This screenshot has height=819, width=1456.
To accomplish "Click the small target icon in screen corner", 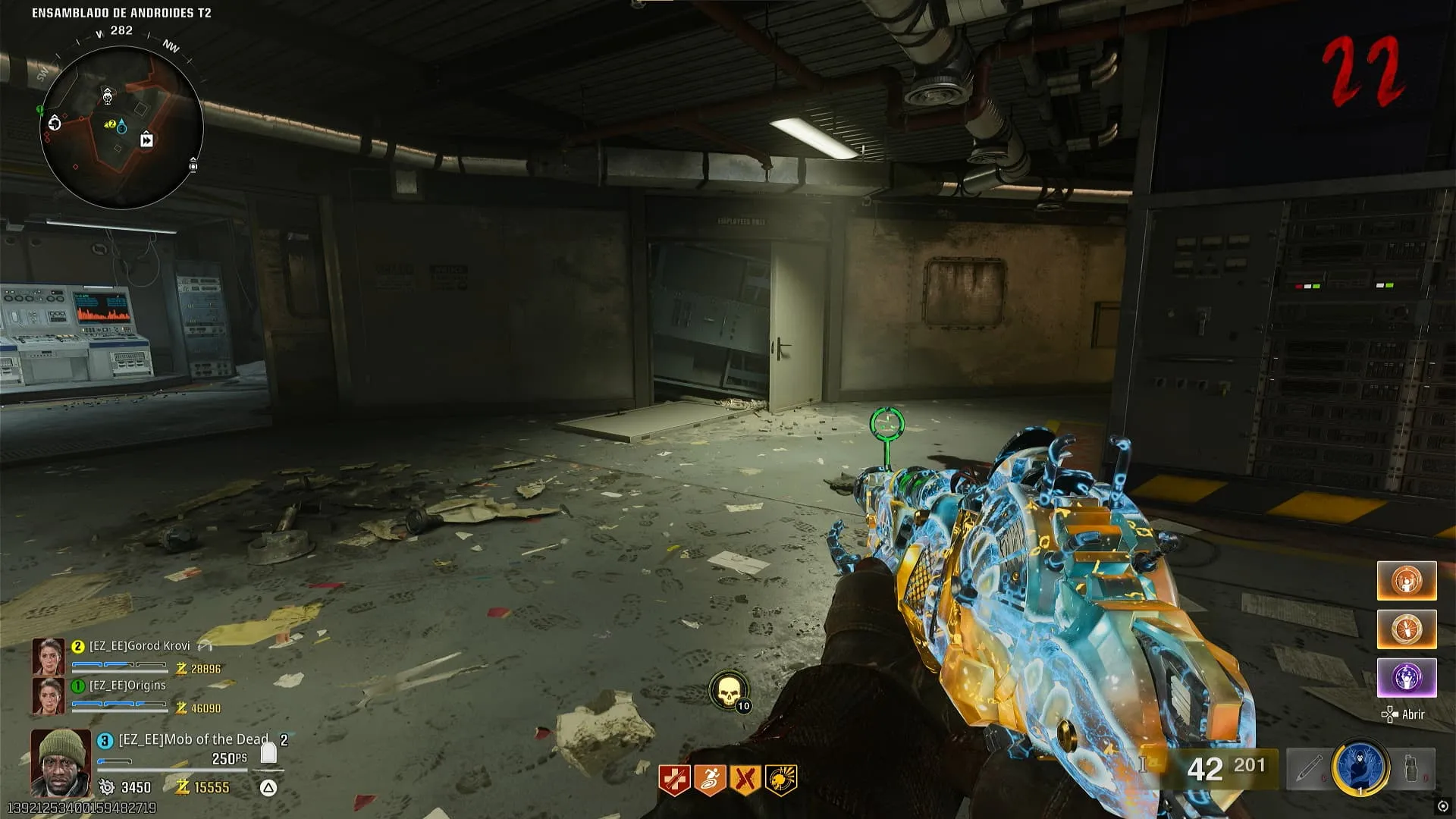I will click(1442, 806).
